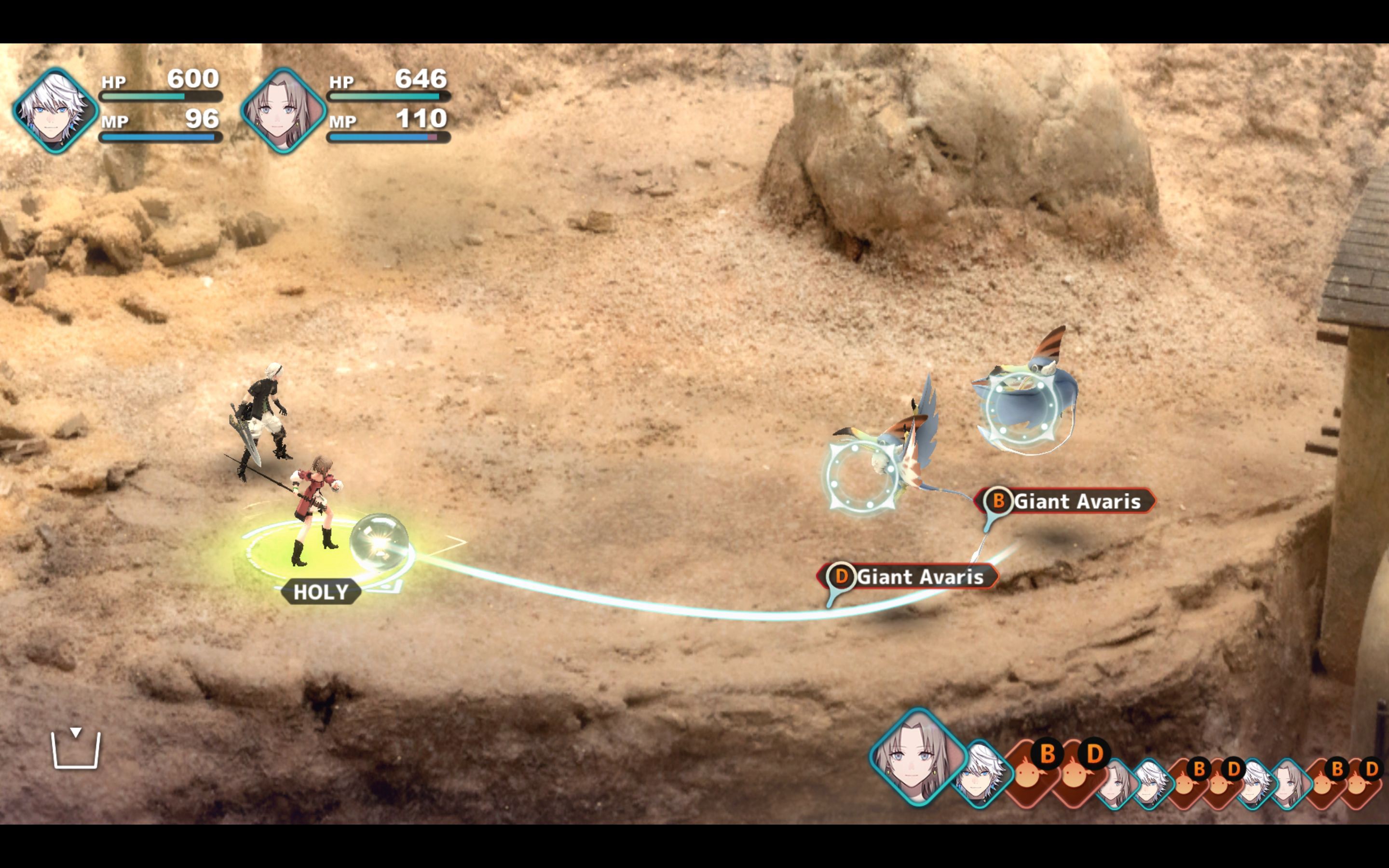Image resolution: width=1389 pixels, height=868 pixels.
Task: Select the white-haired hero's portrait
Action: [55, 110]
